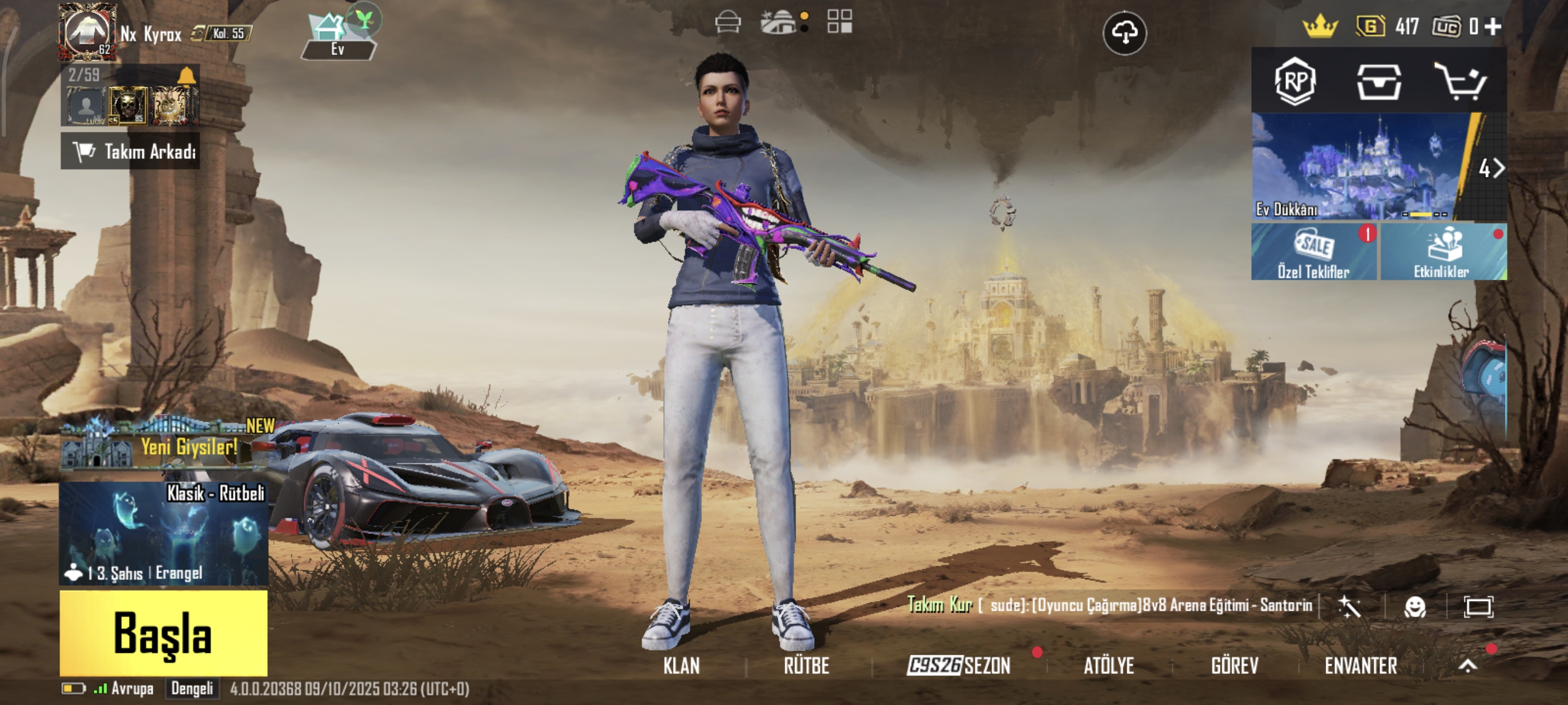This screenshot has height=705, width=1568.
Task: Open the KLAN menu
Action: [x=681, y=666]
